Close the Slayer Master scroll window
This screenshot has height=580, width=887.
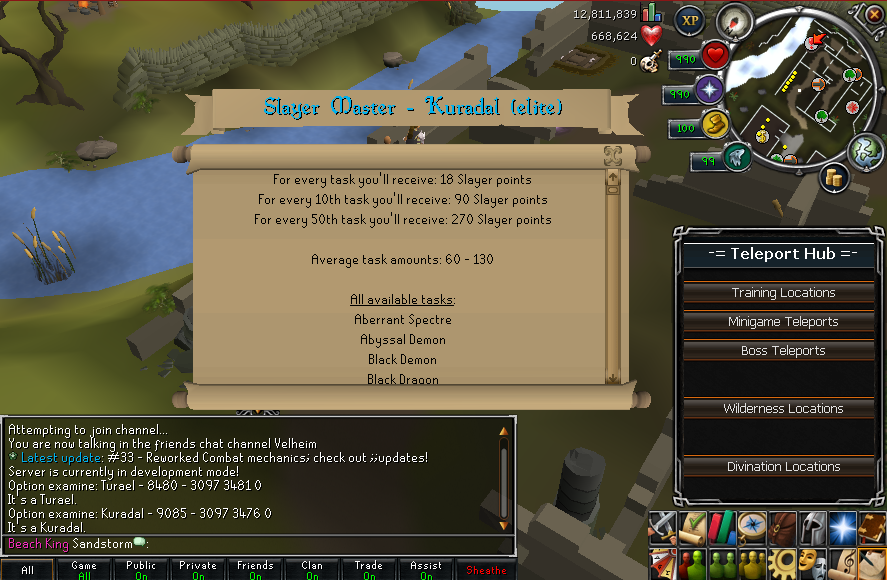click(612, 156)
